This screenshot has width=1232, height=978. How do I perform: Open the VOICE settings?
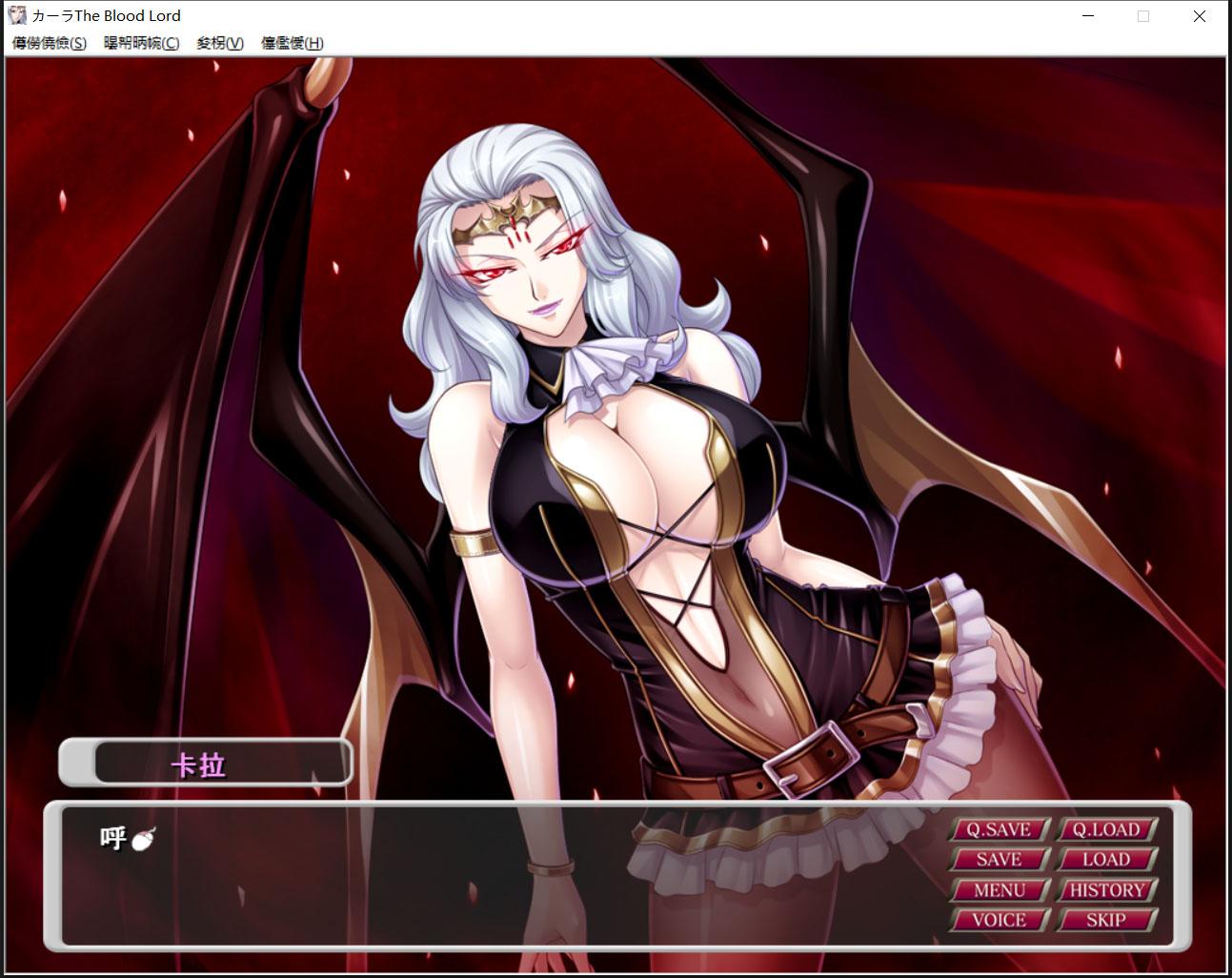(x=999, y=920)
